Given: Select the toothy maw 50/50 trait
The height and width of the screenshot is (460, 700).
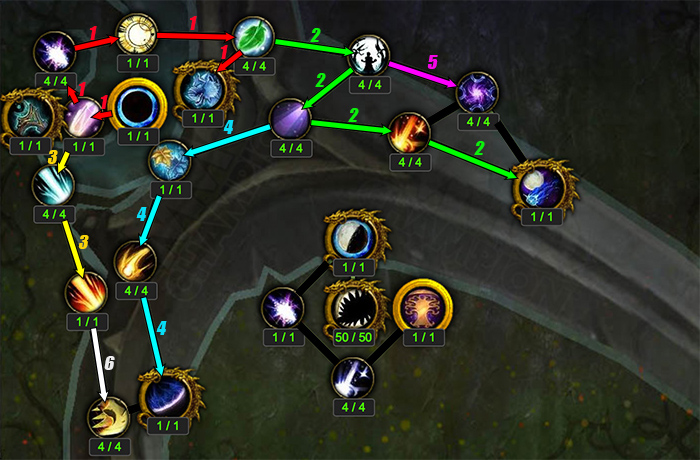Looking at the screenshot, I should coord(350,305).
